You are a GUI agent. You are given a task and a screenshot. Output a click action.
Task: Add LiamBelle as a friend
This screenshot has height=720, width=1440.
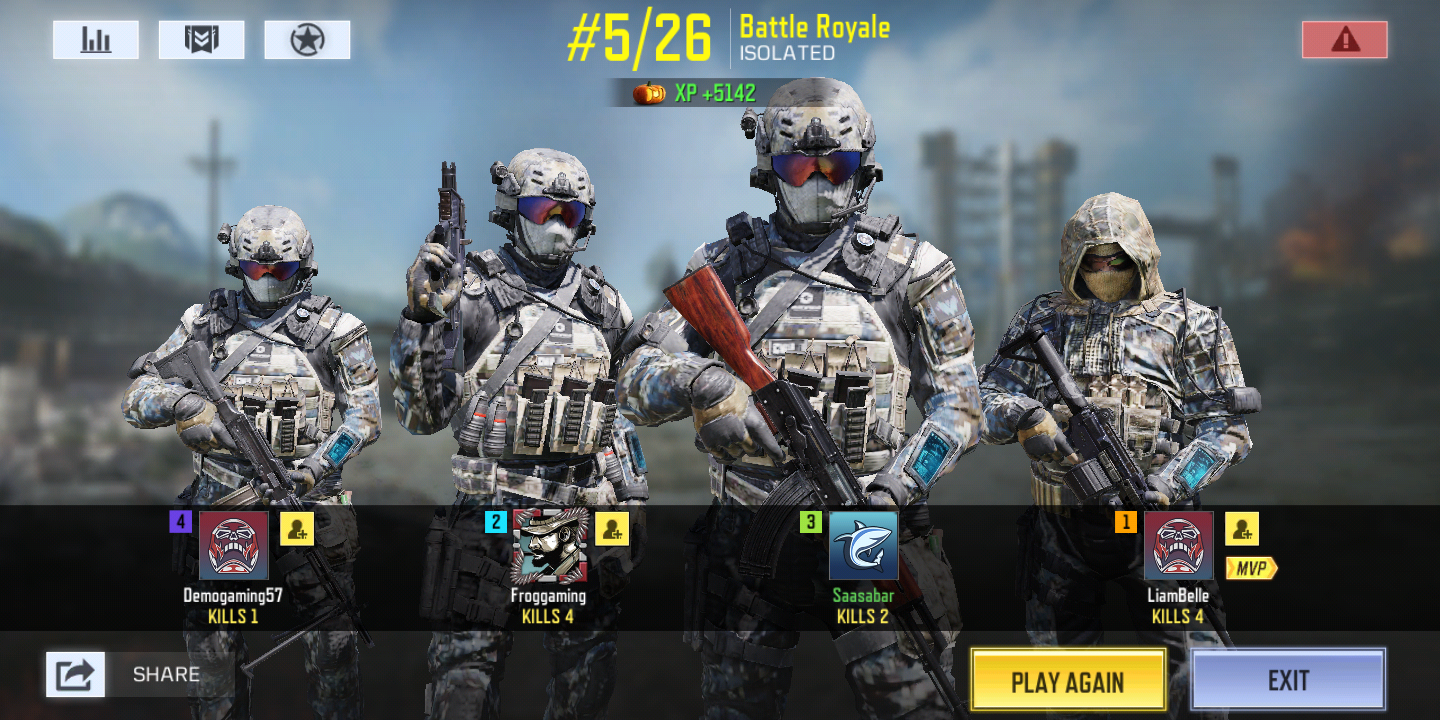tap(1242, 529)
